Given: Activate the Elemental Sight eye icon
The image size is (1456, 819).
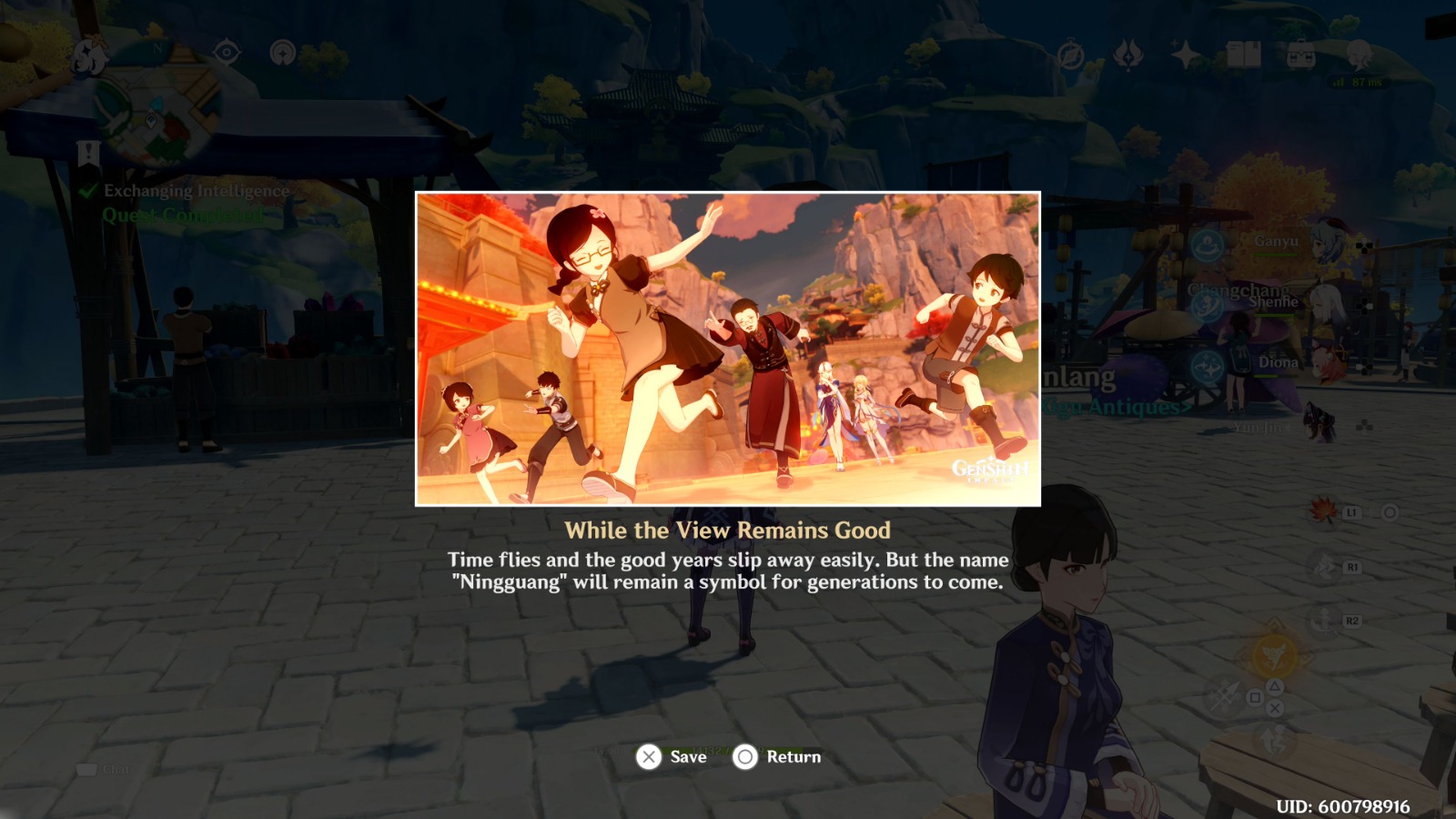Looking at the screenshot, I should [227, 52].
